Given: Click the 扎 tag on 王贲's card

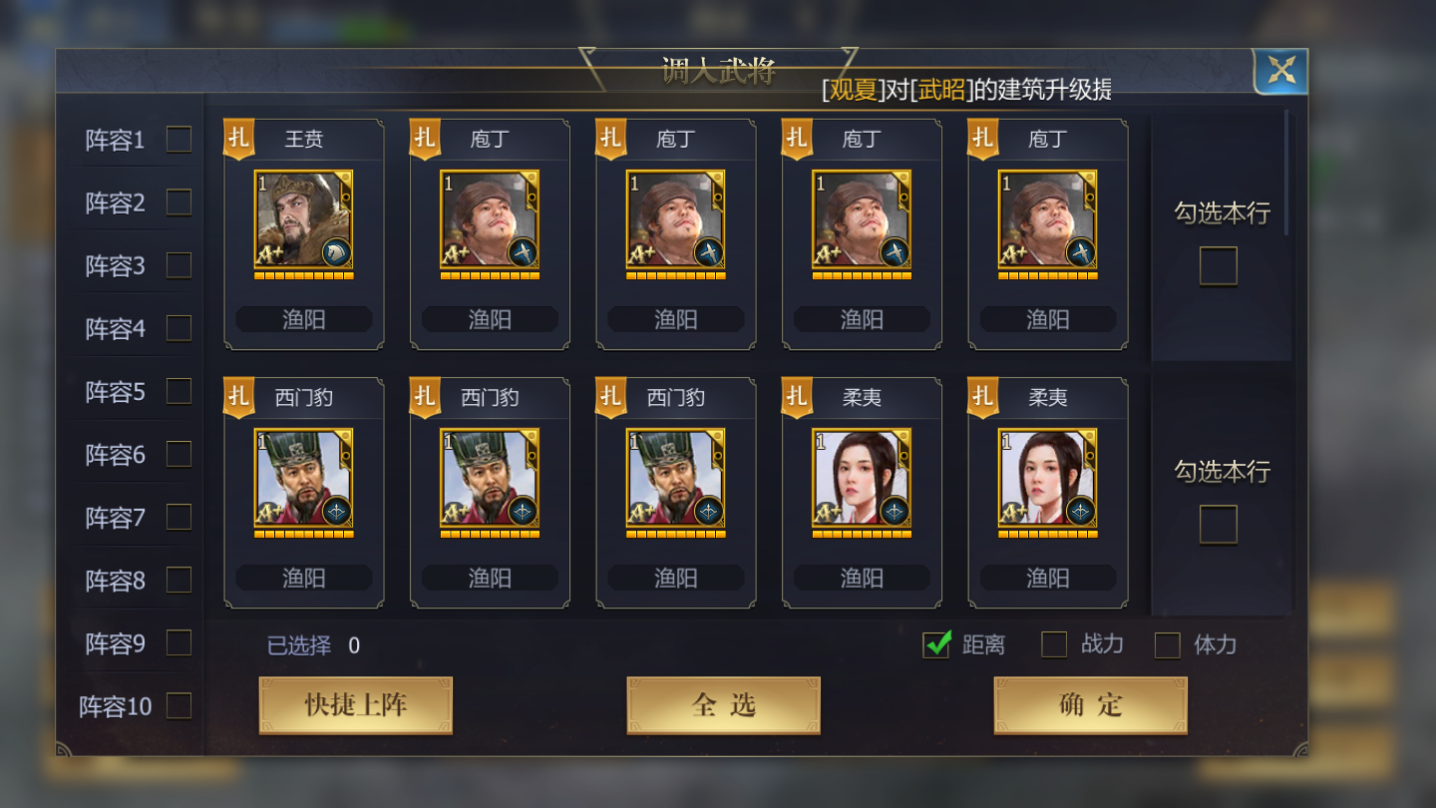Looking at the screenshot, I should point(238,139).
